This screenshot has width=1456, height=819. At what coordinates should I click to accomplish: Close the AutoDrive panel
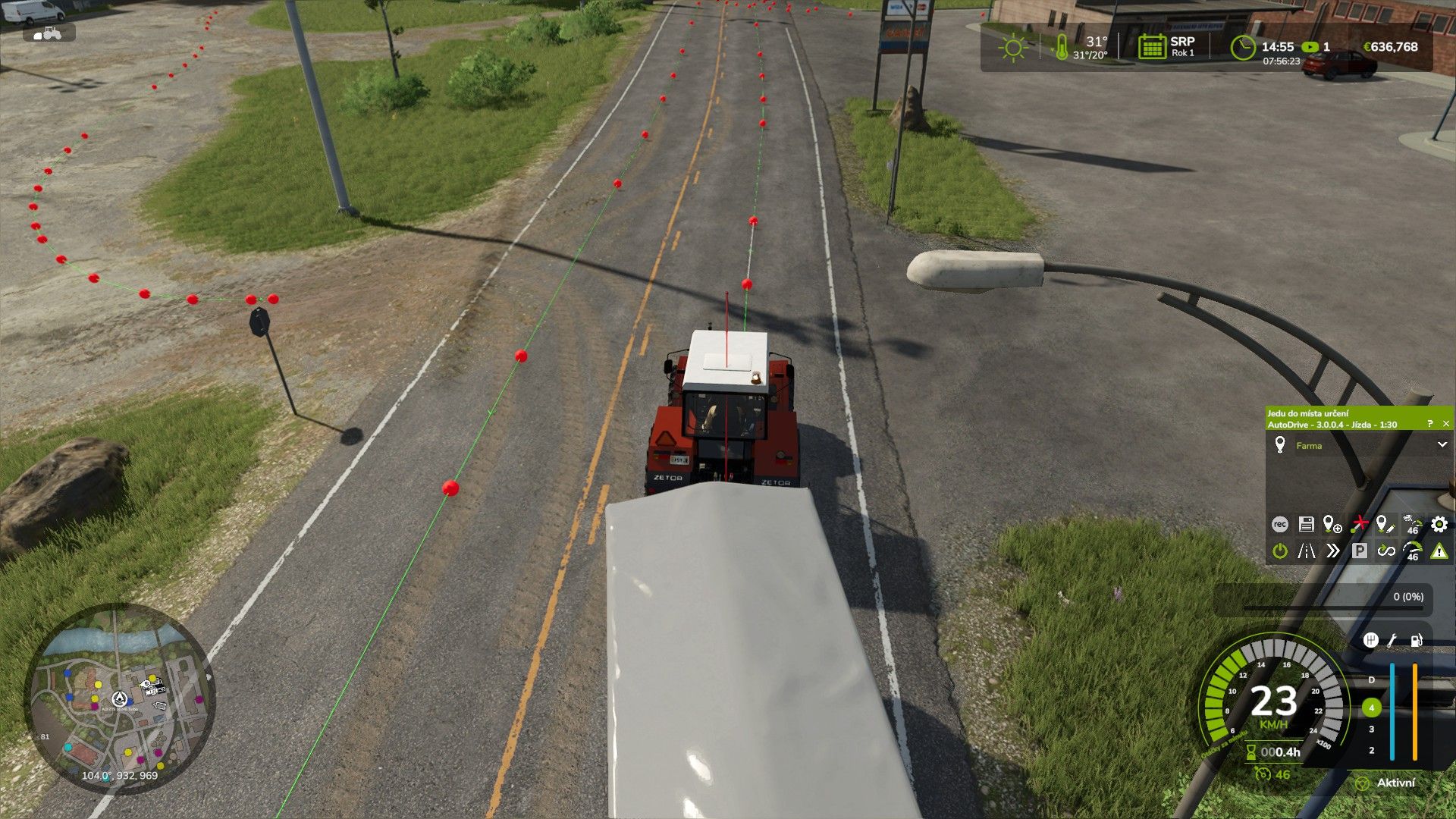click(x=1445, y=424)
